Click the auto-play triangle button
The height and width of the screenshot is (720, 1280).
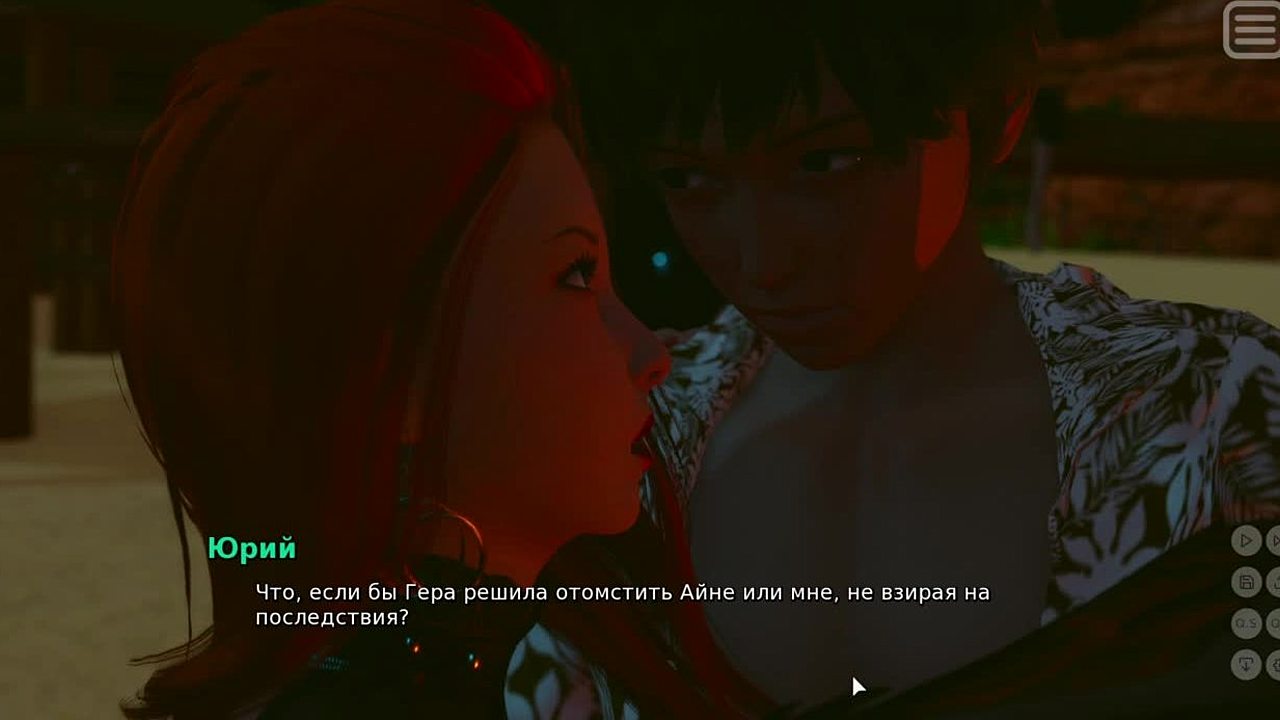pos(1246,541)
